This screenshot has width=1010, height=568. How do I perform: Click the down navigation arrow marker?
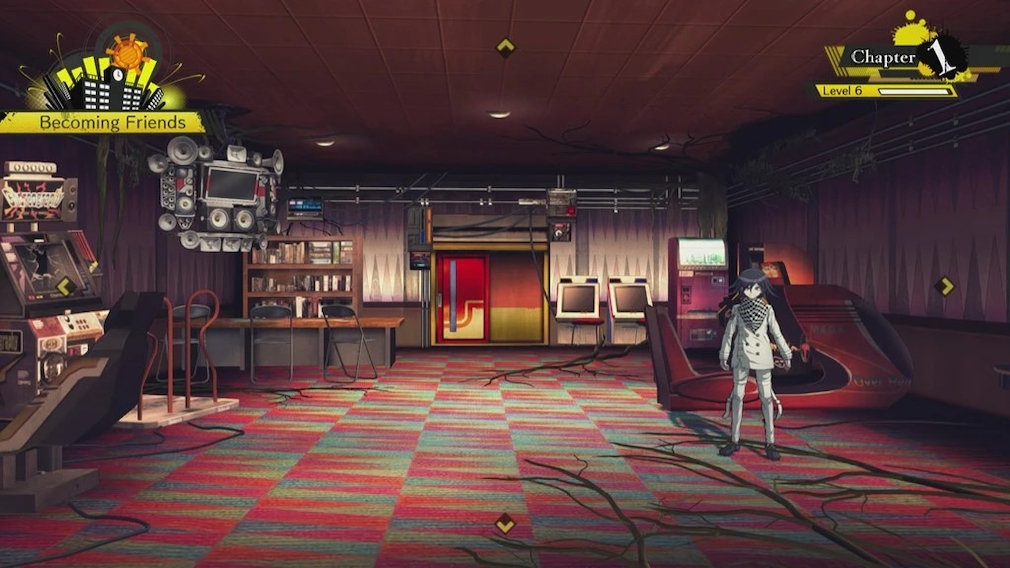pos(505,522)
